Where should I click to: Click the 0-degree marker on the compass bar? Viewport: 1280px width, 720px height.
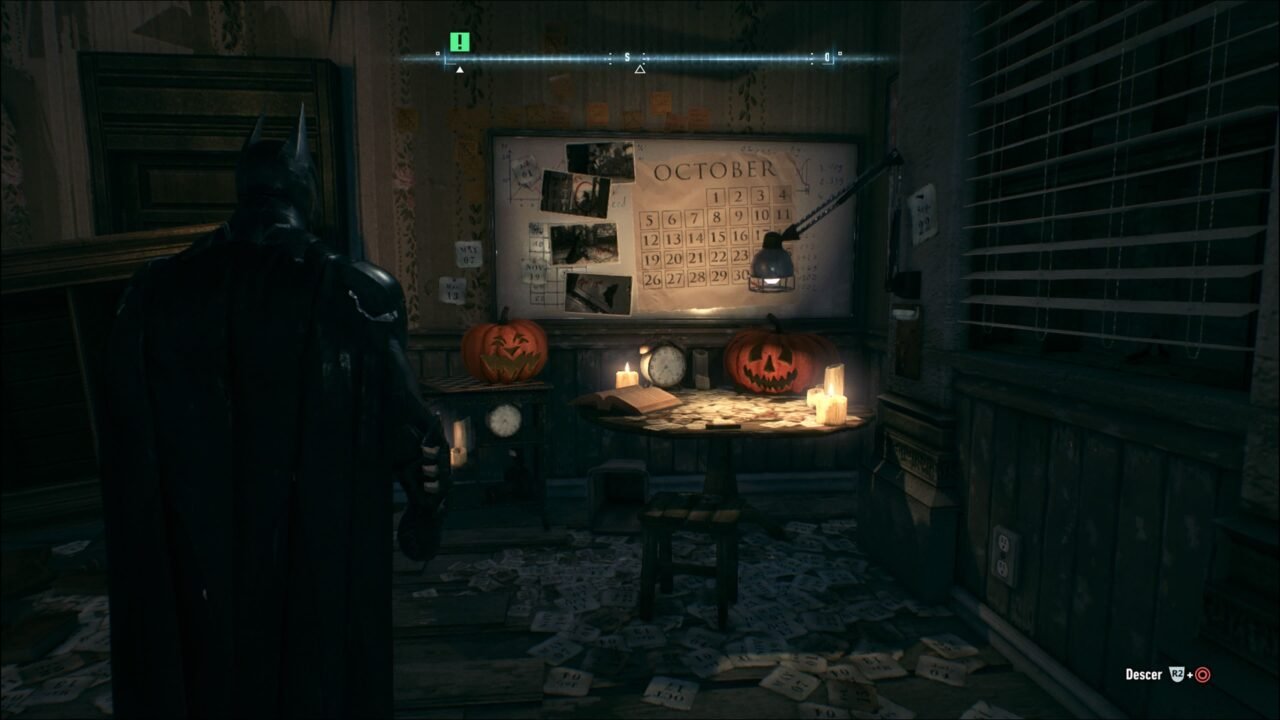coord(828,58)
